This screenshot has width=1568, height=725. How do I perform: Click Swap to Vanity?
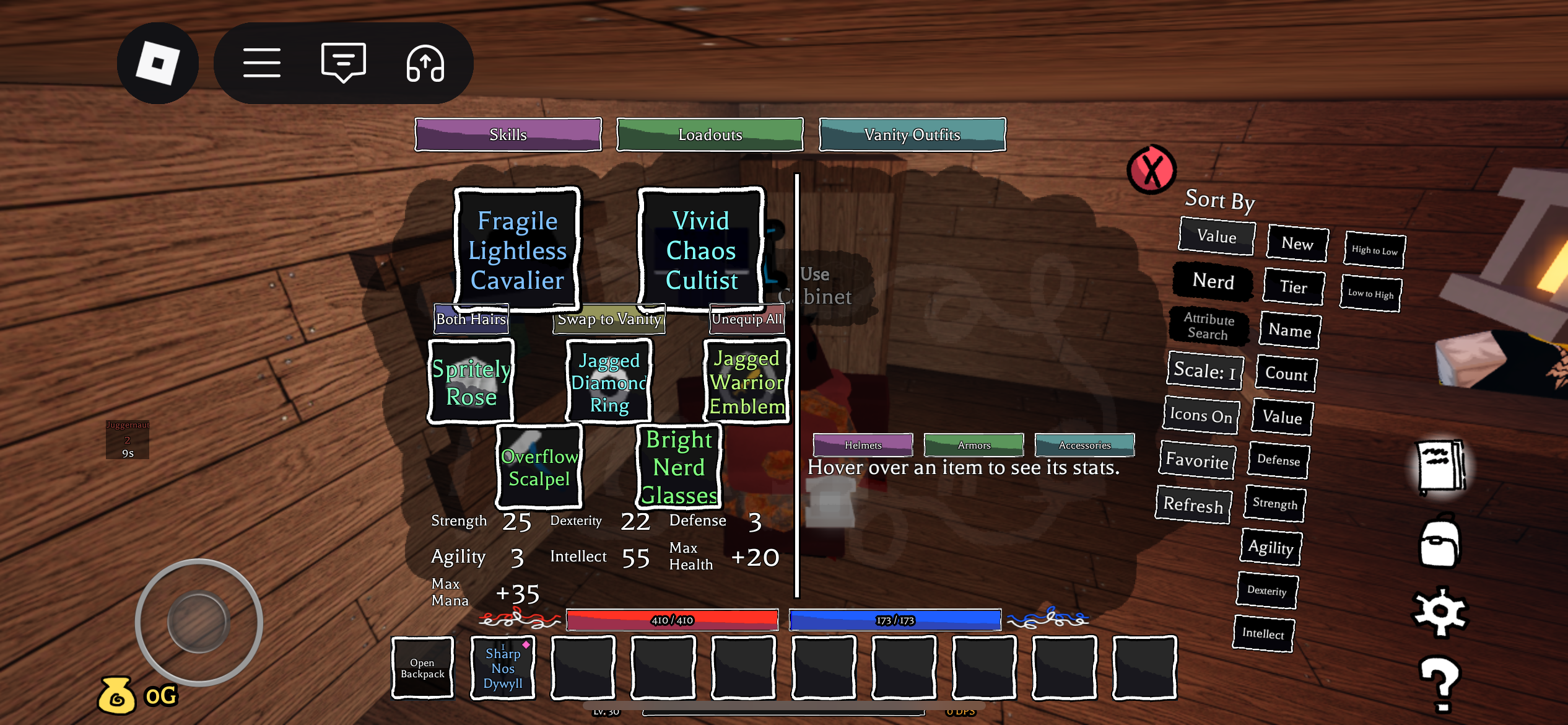click(609, 319)
